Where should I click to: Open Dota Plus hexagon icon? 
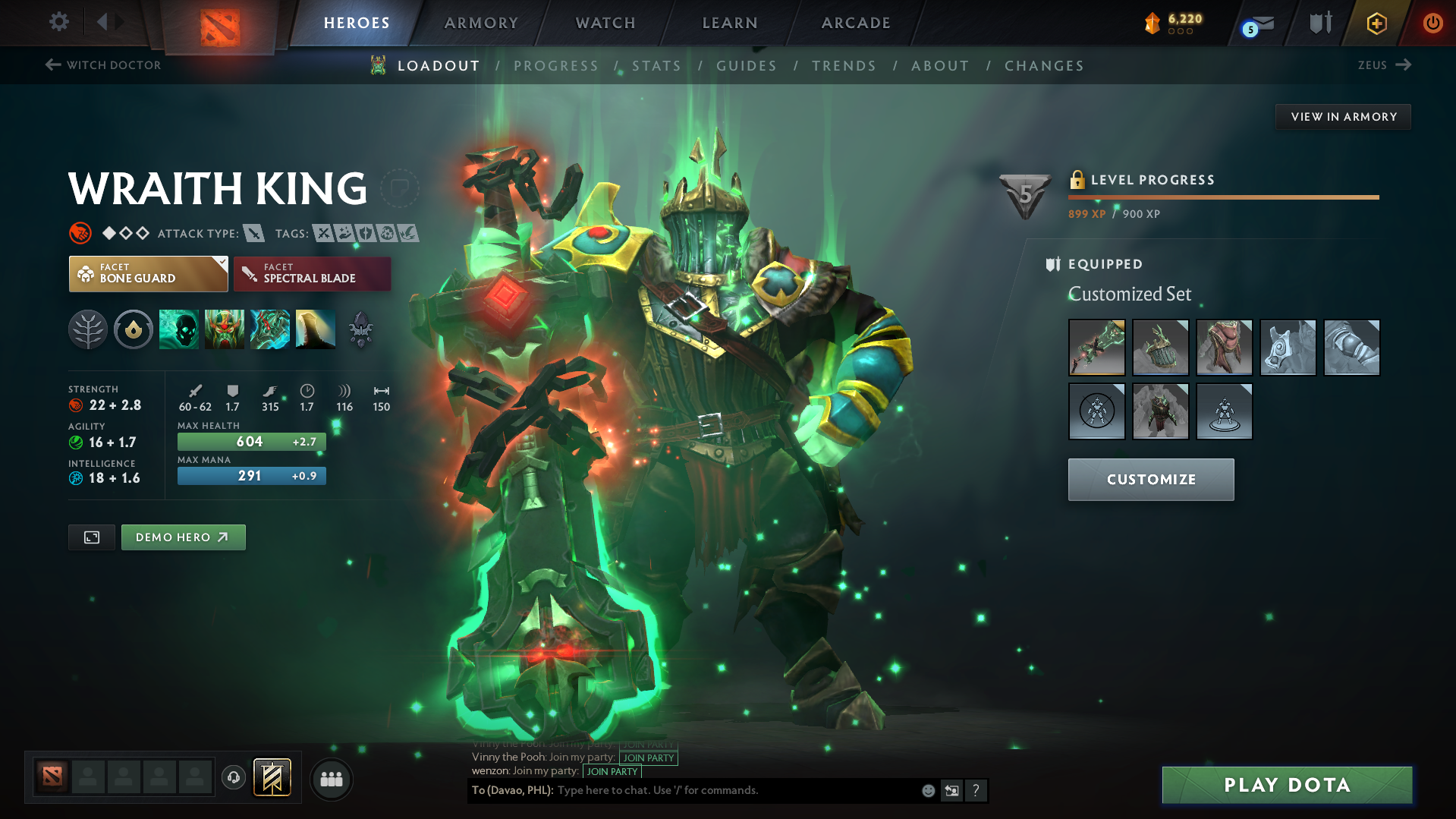[1376, 23]
